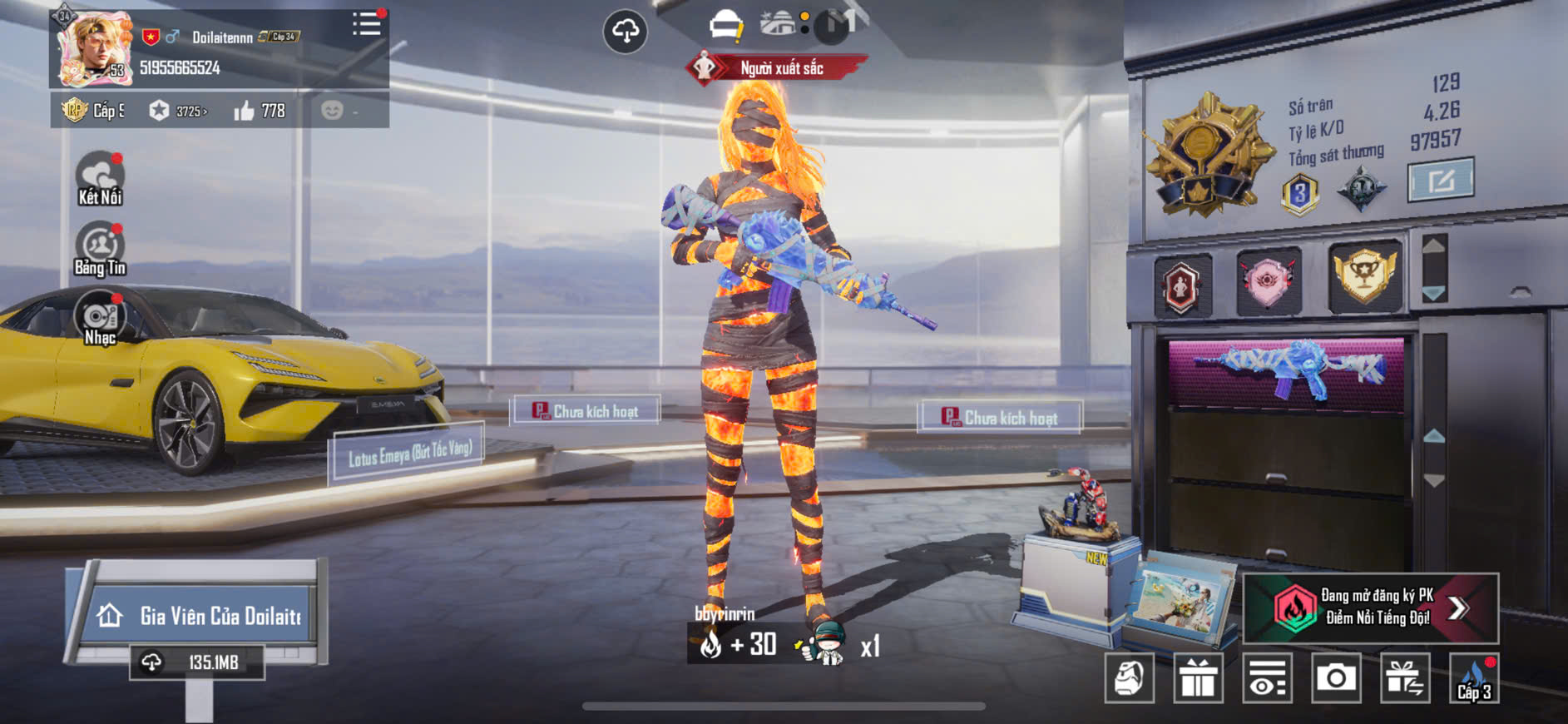
Task: Open the Đang mở đăng ký PK banner
Action: [1370, 607]
